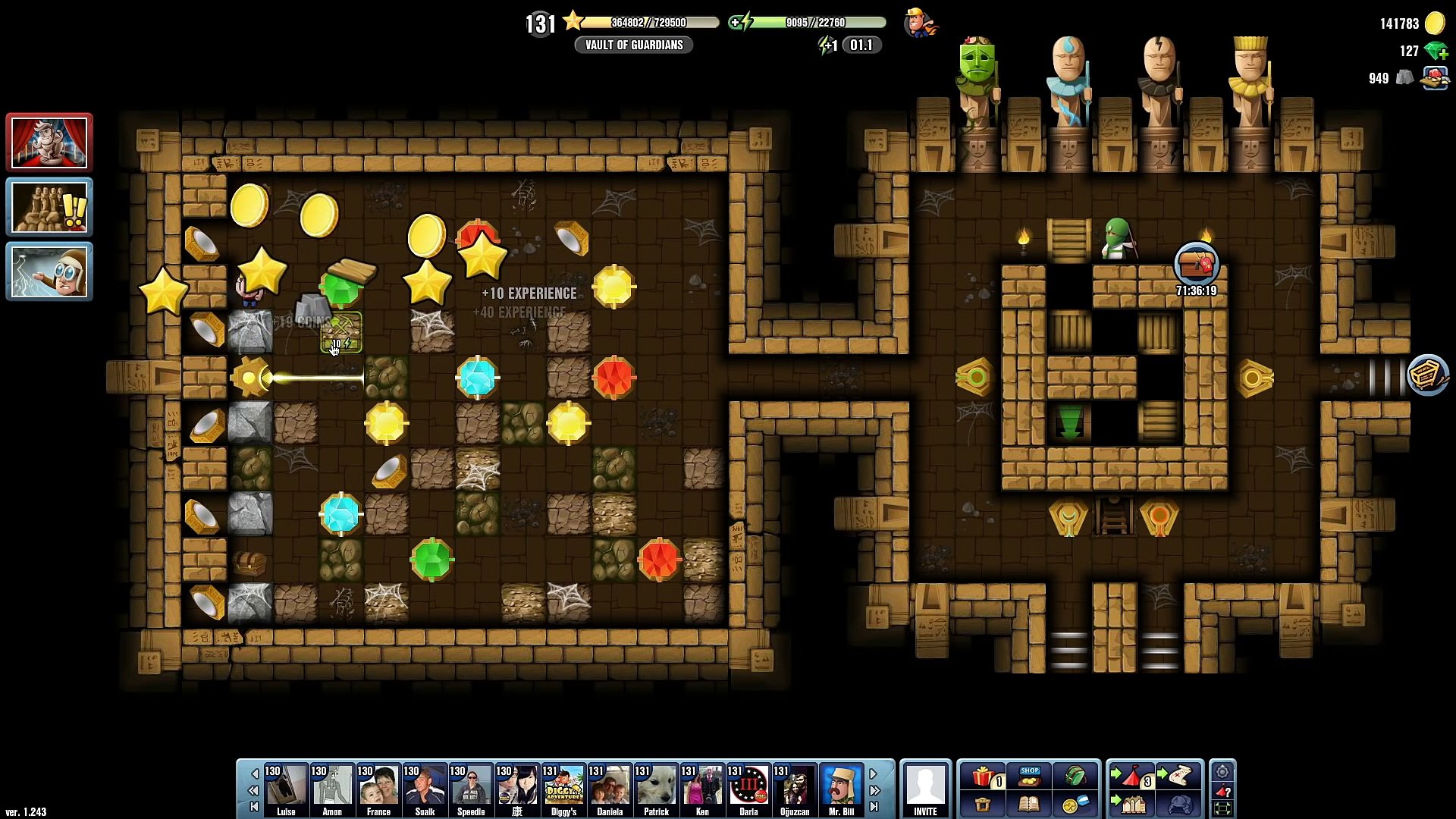Screen dimensions: 1456x819
Task: Travel to the camp via red tent
Action: tap(1132, 777)
